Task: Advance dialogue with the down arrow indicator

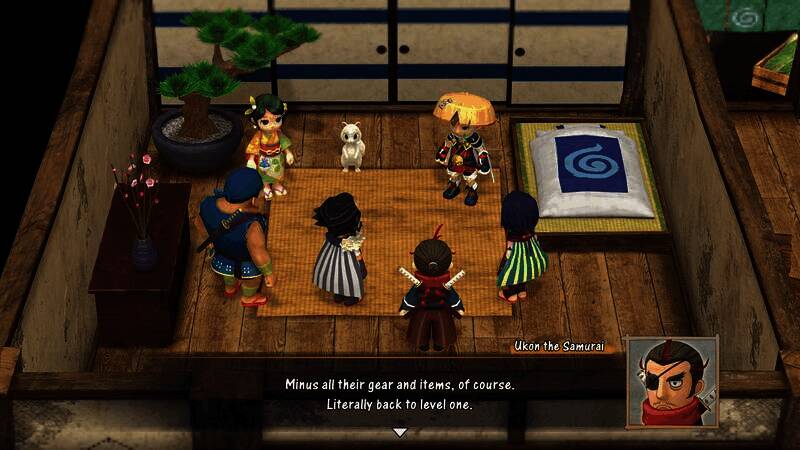Action: click(x=400, y=432)
